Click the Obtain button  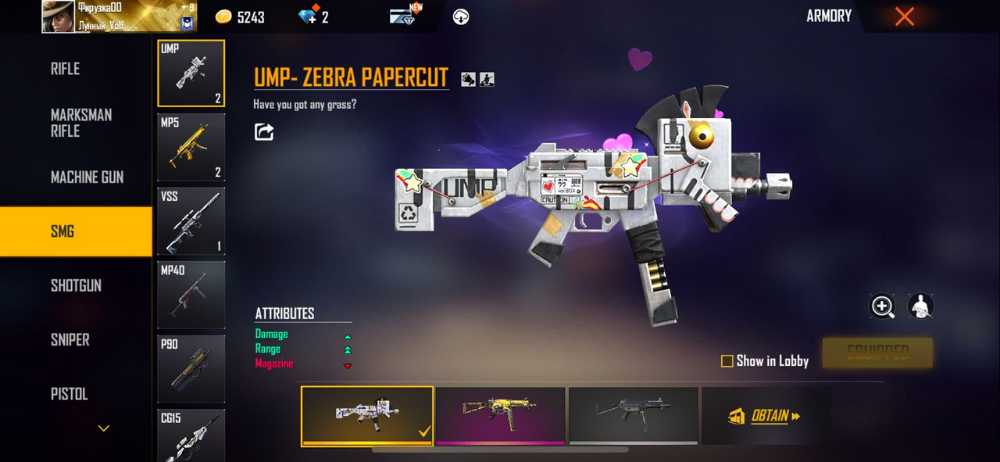765,415
